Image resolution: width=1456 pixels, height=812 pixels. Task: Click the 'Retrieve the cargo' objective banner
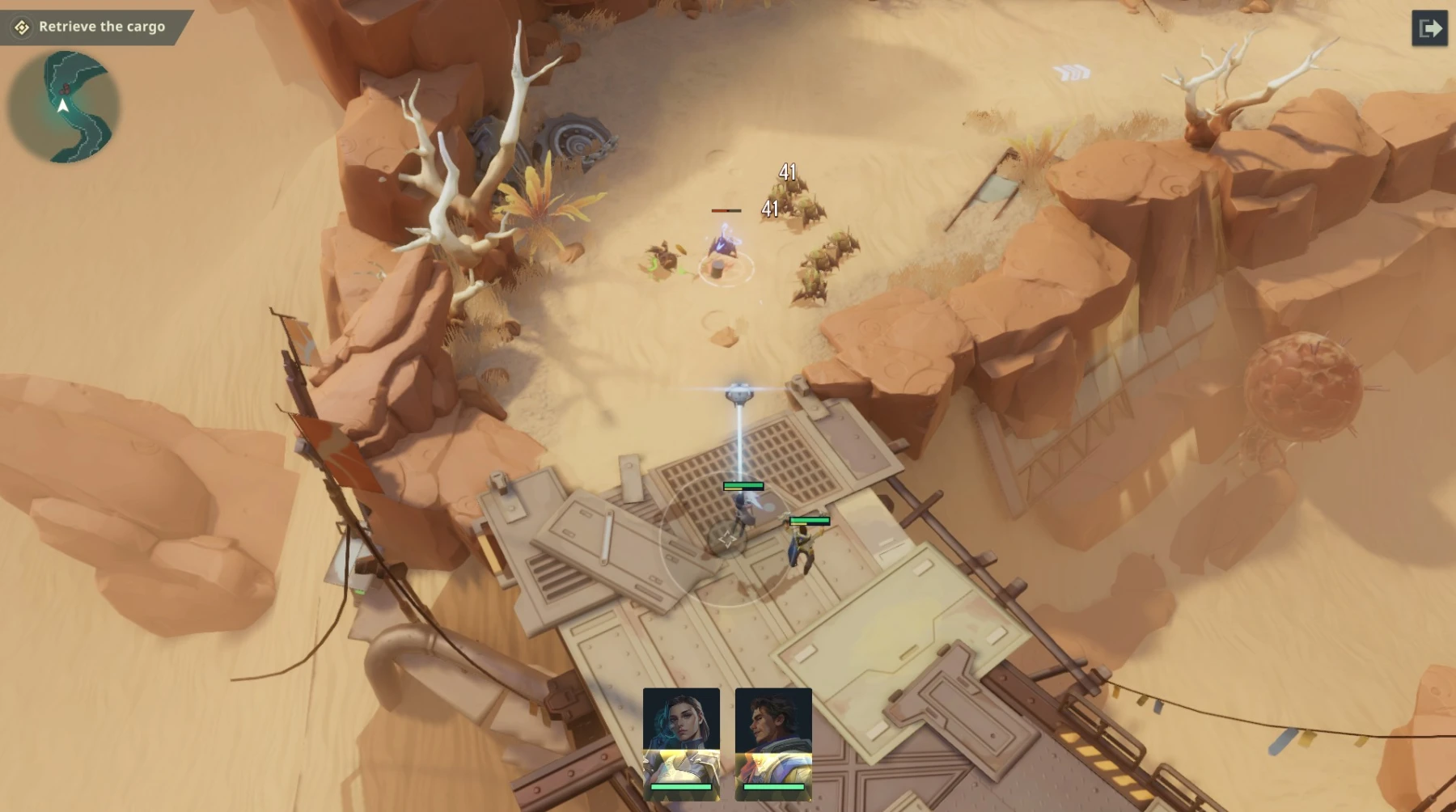(x=101, y=26)
